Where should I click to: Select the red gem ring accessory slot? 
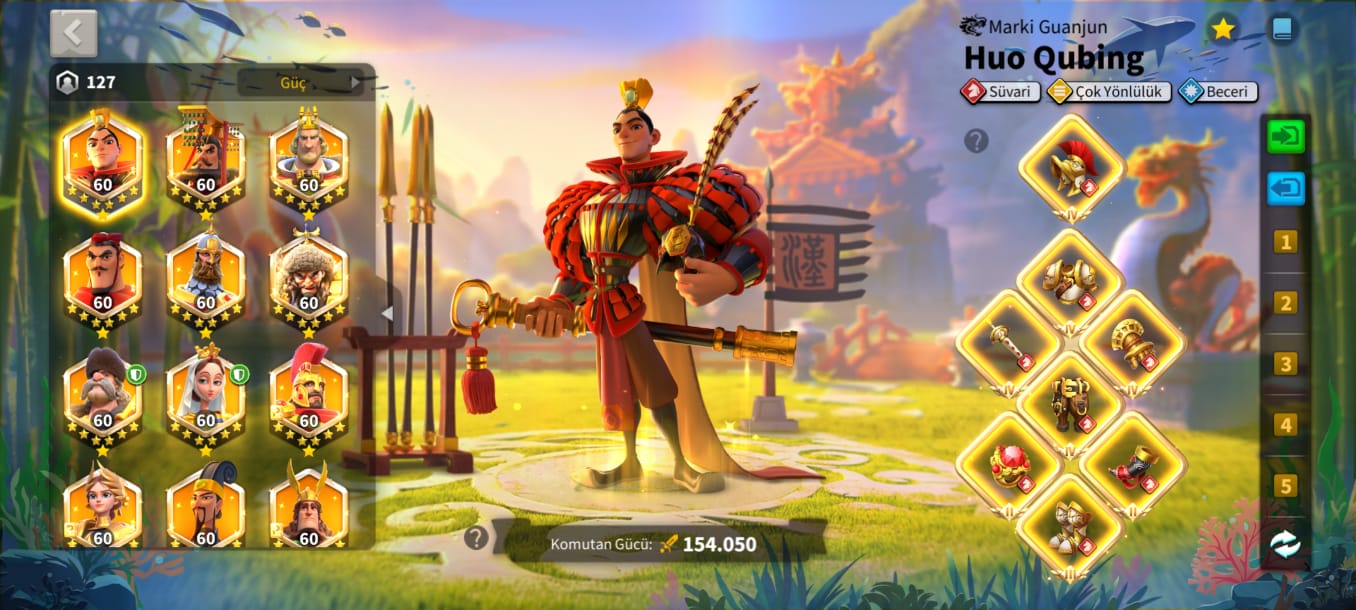pyautogui.click(x=1009, y=464)
